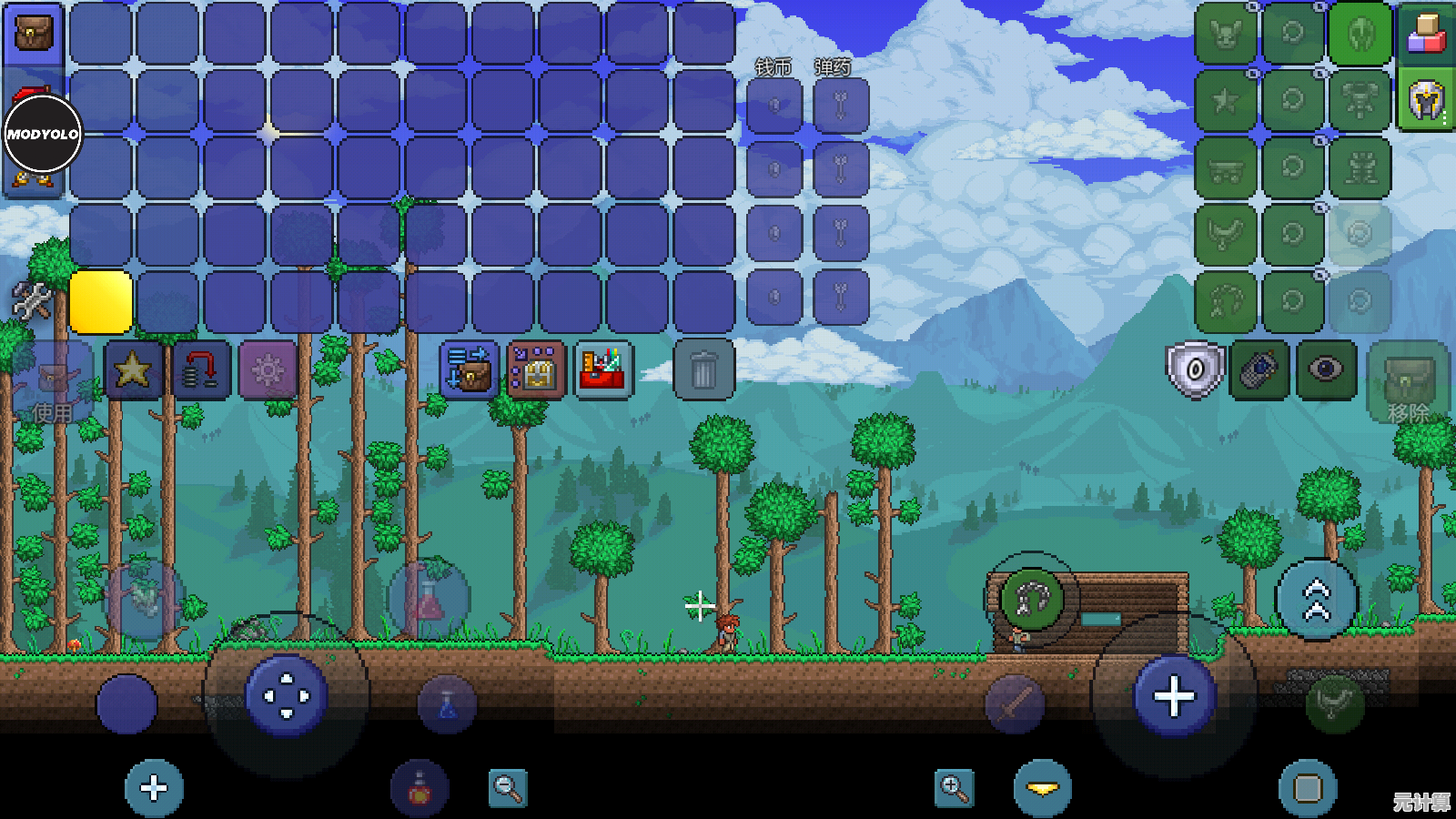Image resolution: width=1456 pixels, height=819 pixels.
Task: Open crafting with the wrench and hammer icon
Action: pos(31,300)
